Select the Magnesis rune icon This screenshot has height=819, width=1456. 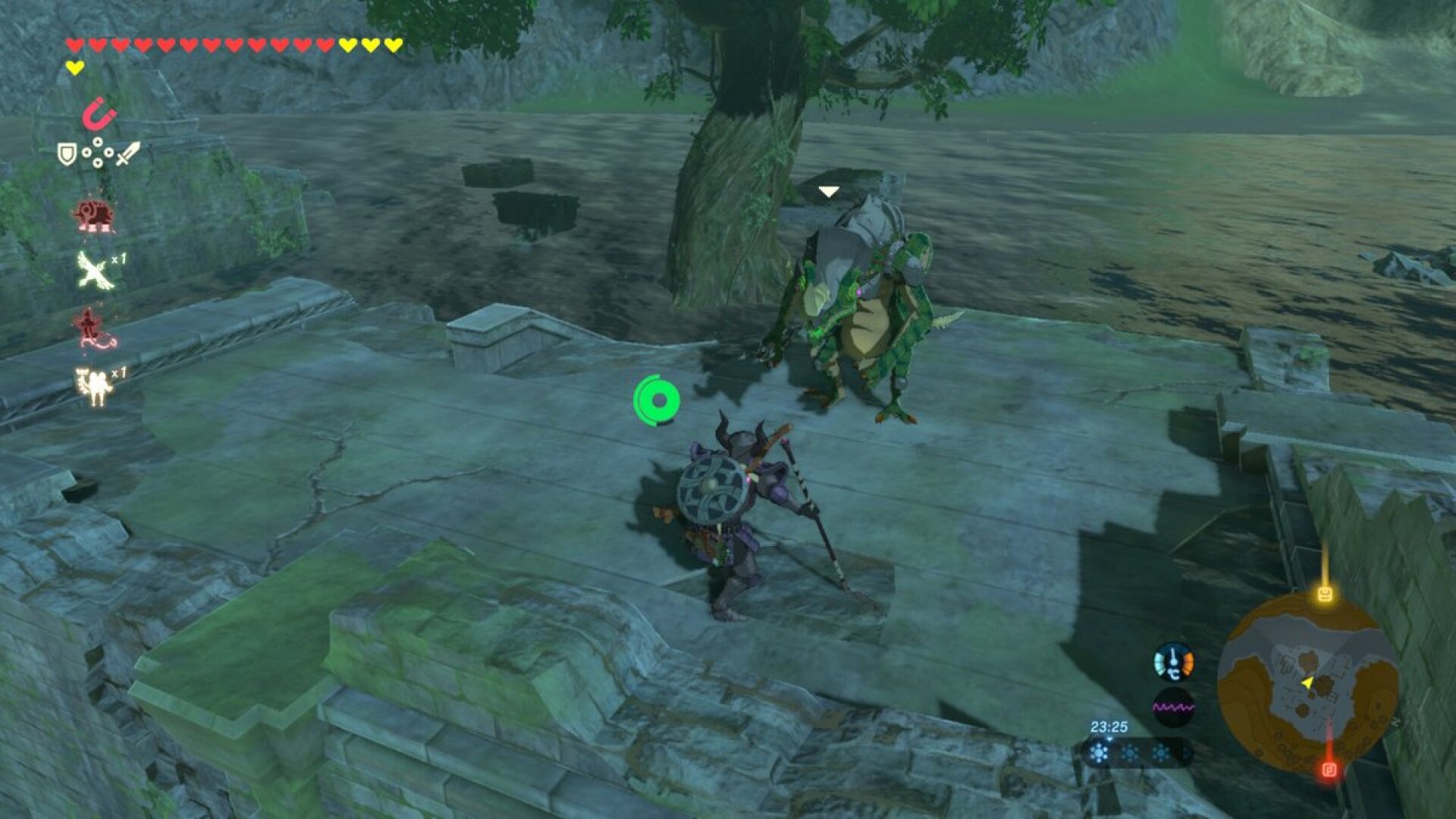coord(97,117)
